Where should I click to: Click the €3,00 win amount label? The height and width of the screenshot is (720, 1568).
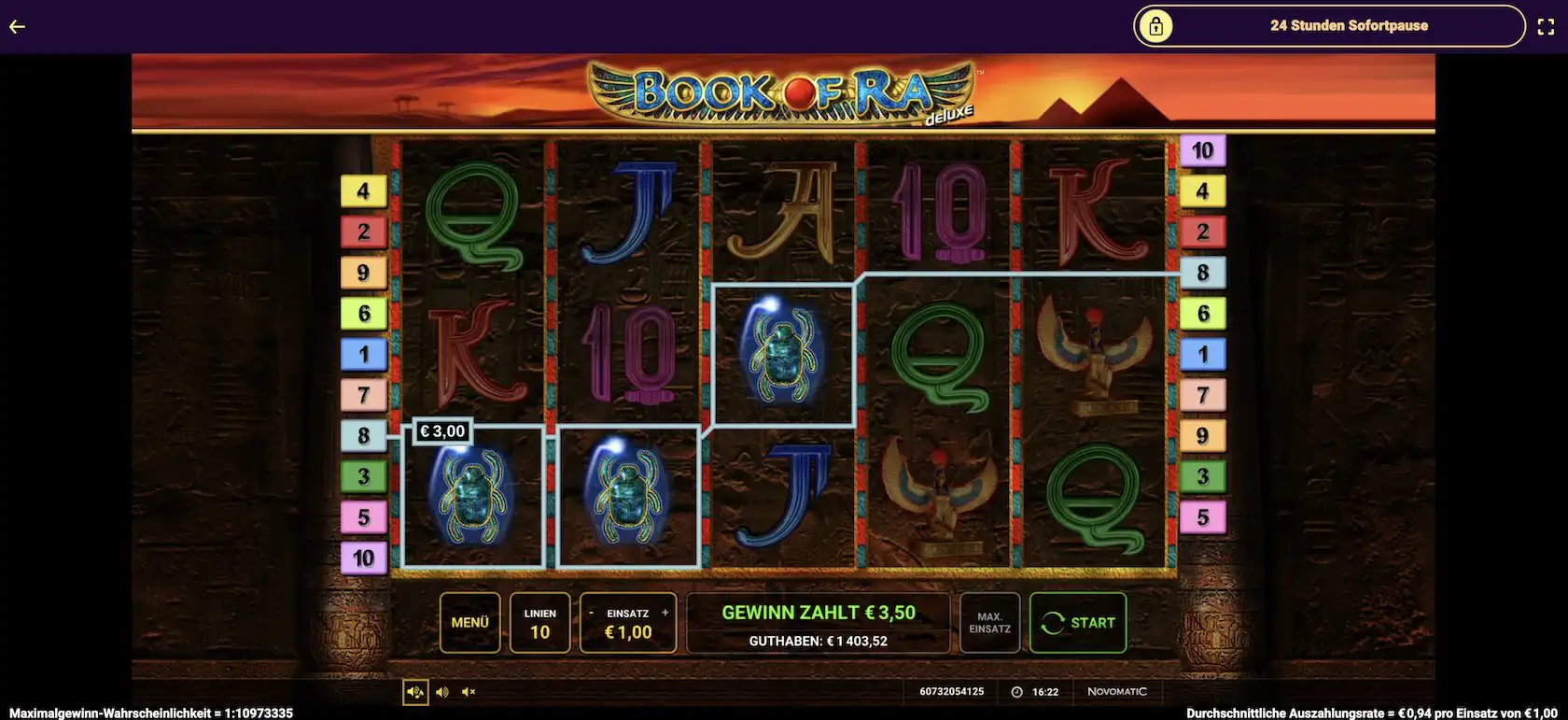tap(441, 431)
